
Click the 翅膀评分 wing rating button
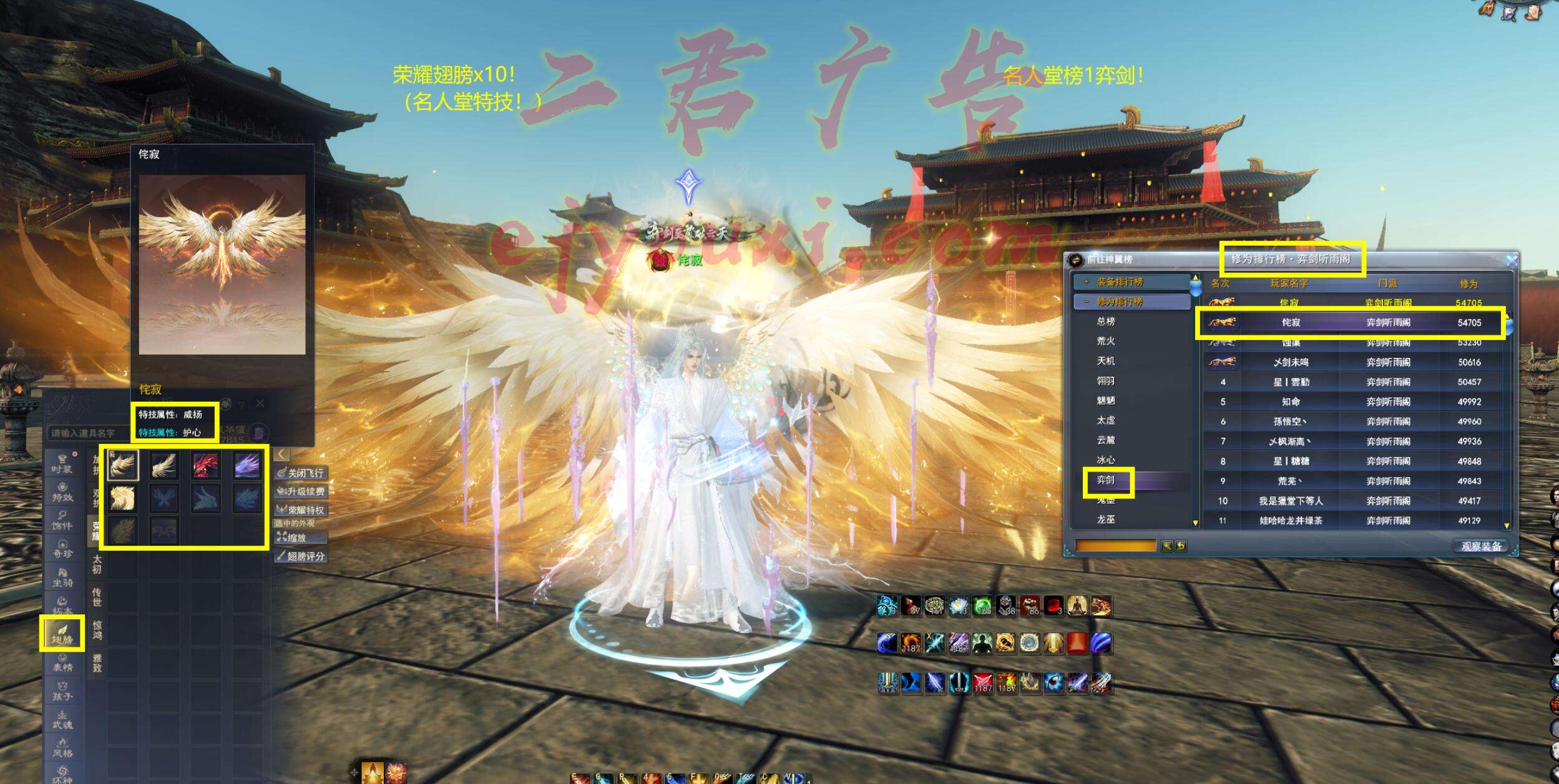300,556
